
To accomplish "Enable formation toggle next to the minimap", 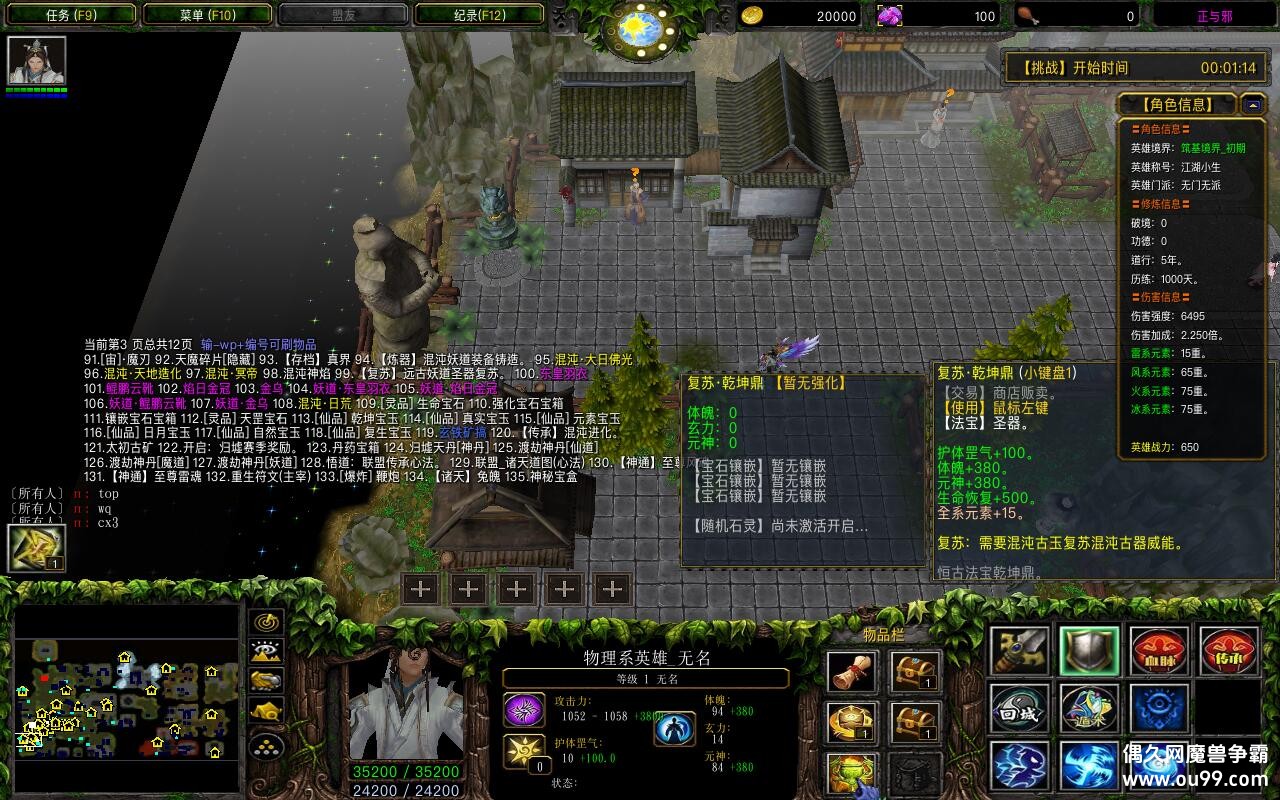I will (x=267, y=709).
